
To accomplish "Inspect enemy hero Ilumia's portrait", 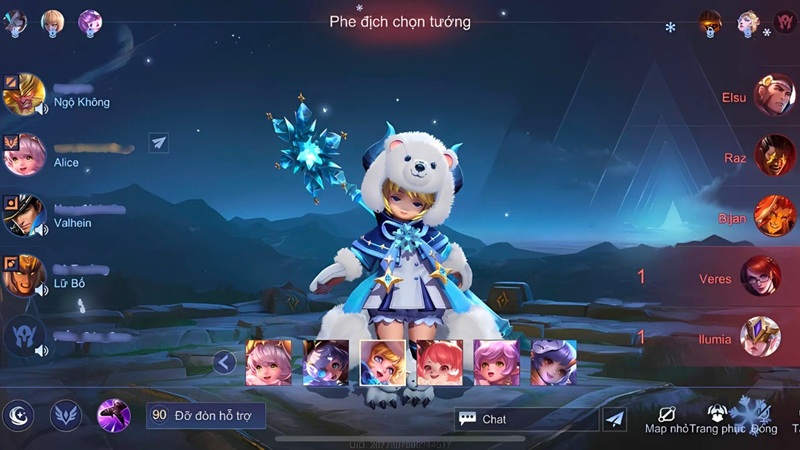I will coord(760,337).
